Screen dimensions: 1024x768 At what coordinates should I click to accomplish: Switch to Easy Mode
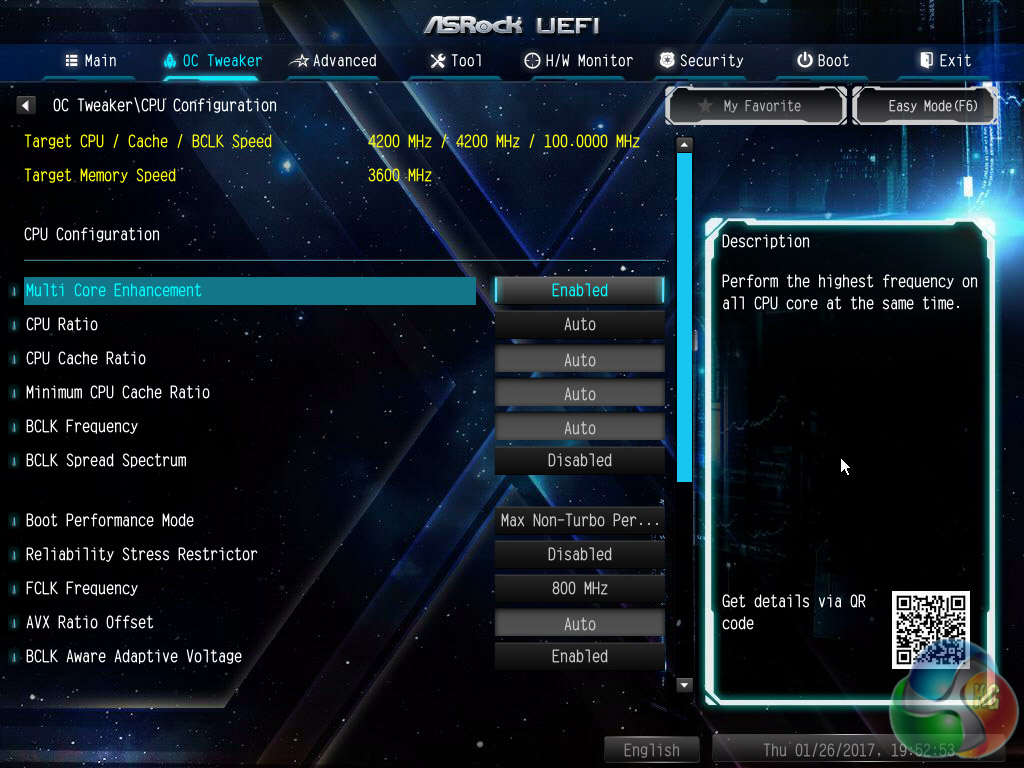coord(925,106)
